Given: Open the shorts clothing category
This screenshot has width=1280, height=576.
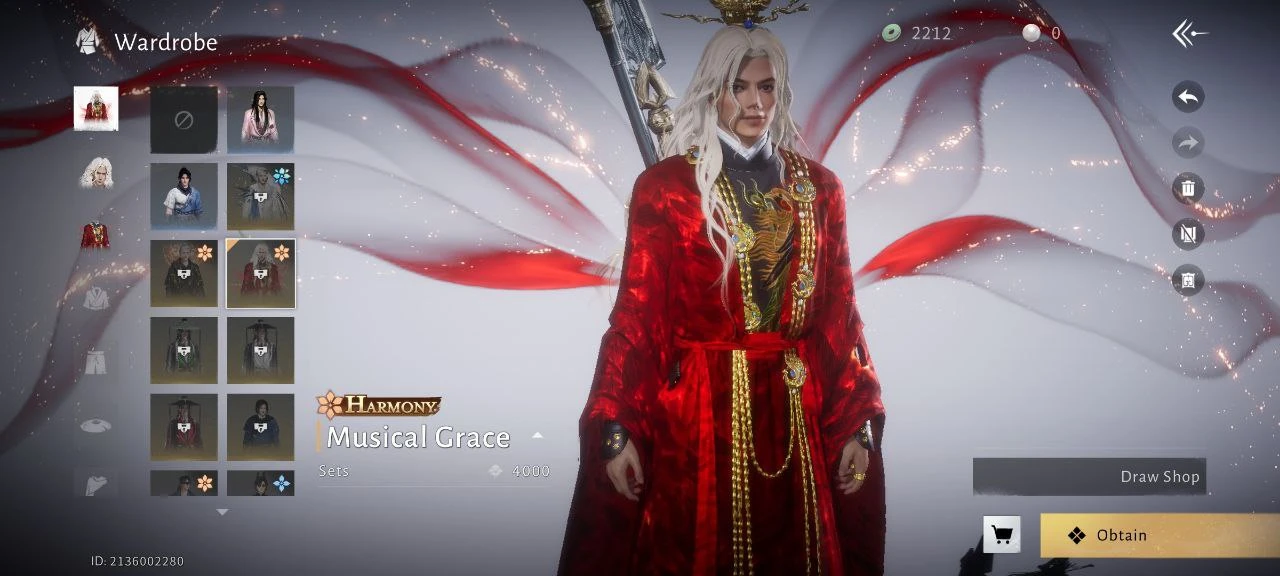Looking at the screenshot, I should click(96, 360).
